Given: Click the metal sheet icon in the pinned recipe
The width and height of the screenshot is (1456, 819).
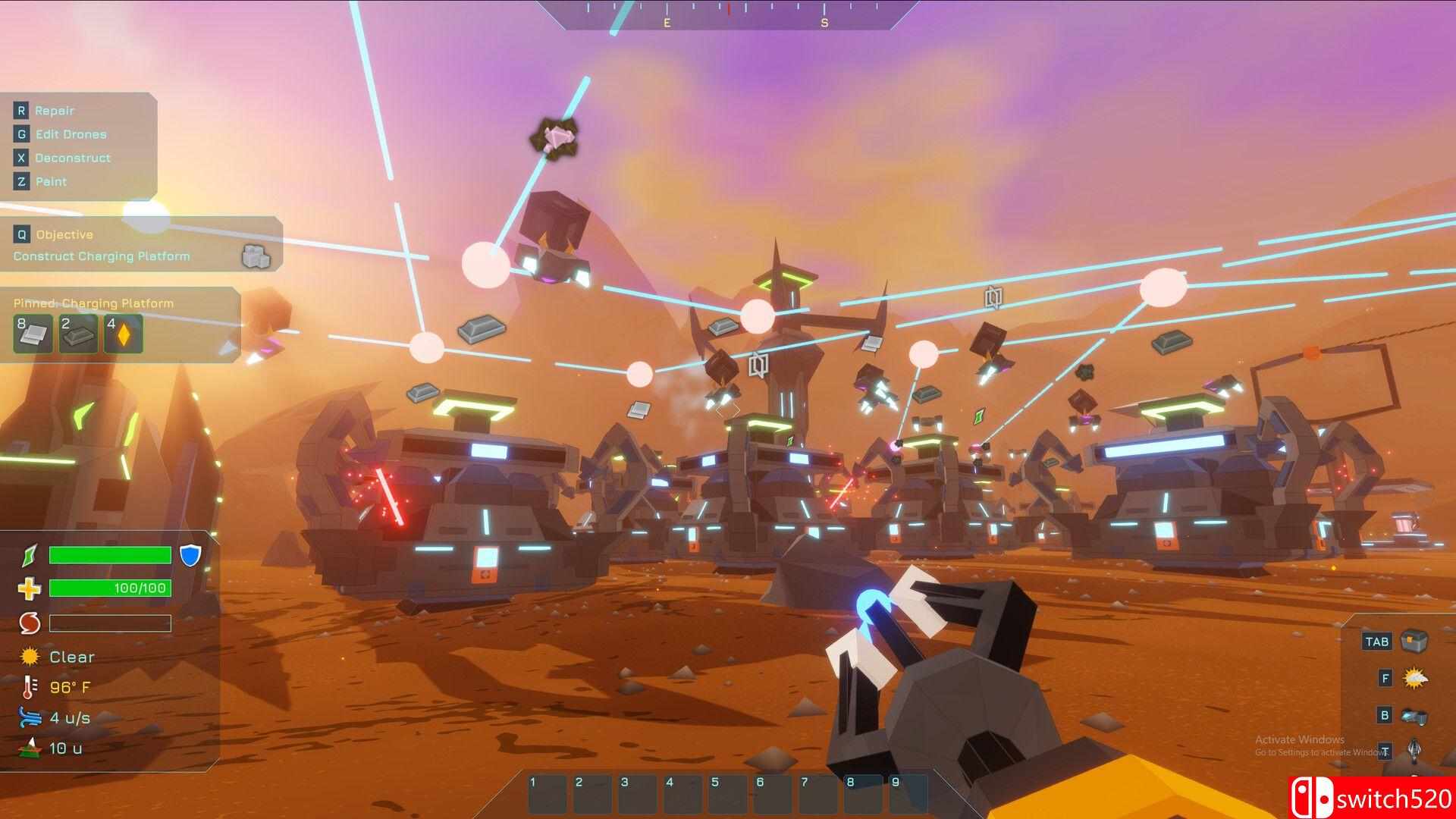Looking at the screenshot, I should (32, 334).
